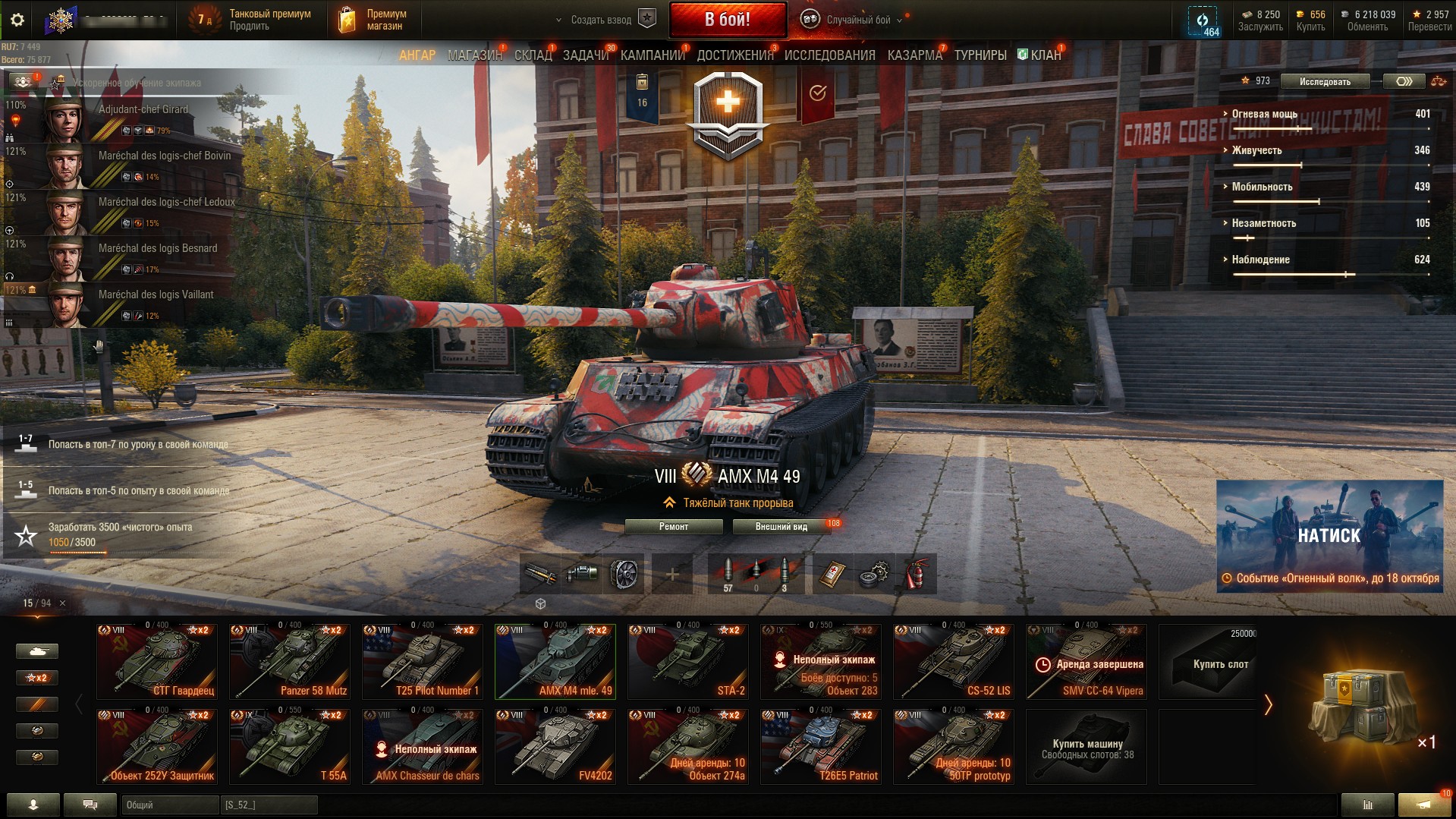Start the battle with В бой! button
The width and height of the screenshot is (1456, 819).
727,20
